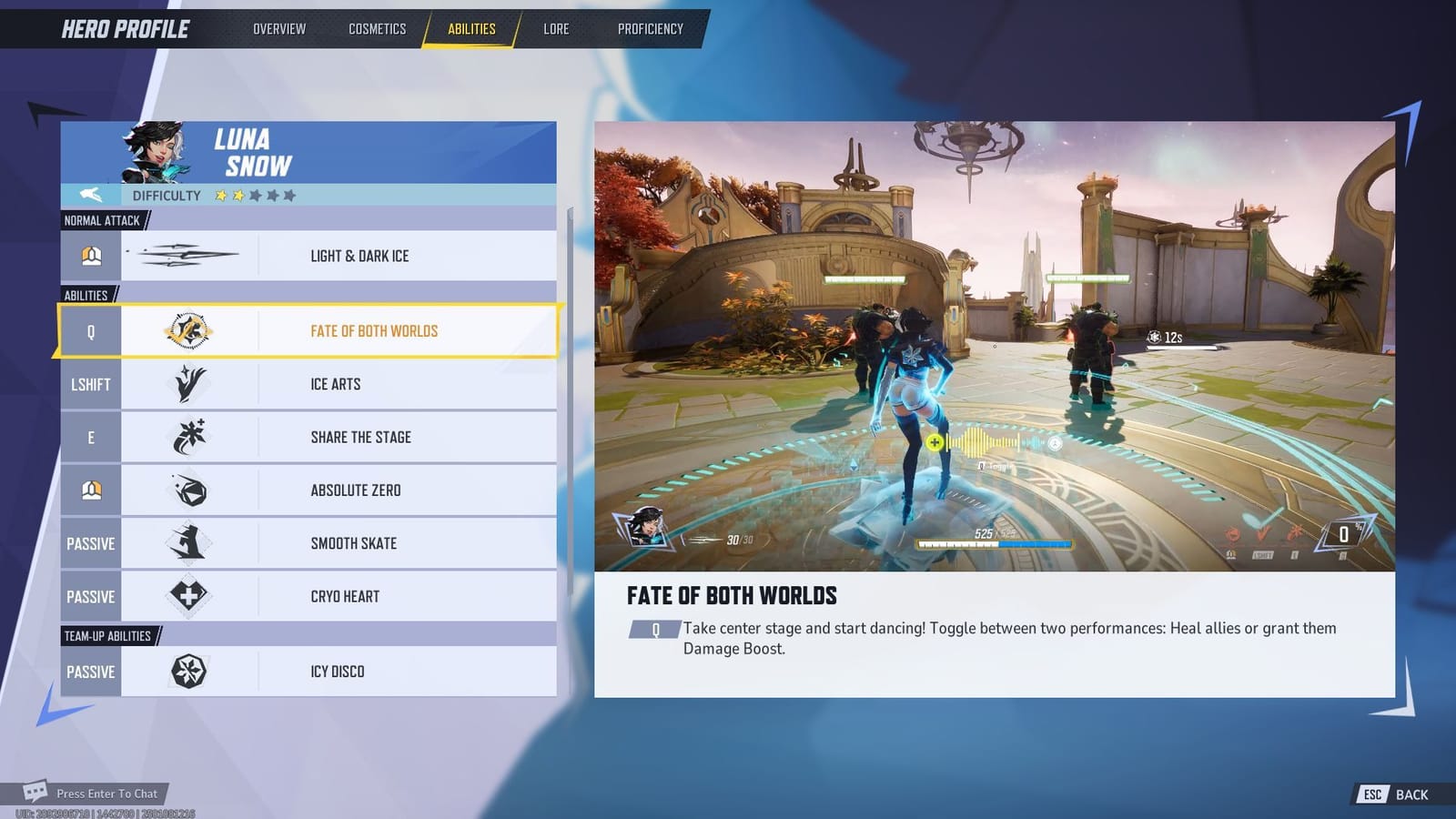Click the Smooth Skate passive icon

click(187, 542)
